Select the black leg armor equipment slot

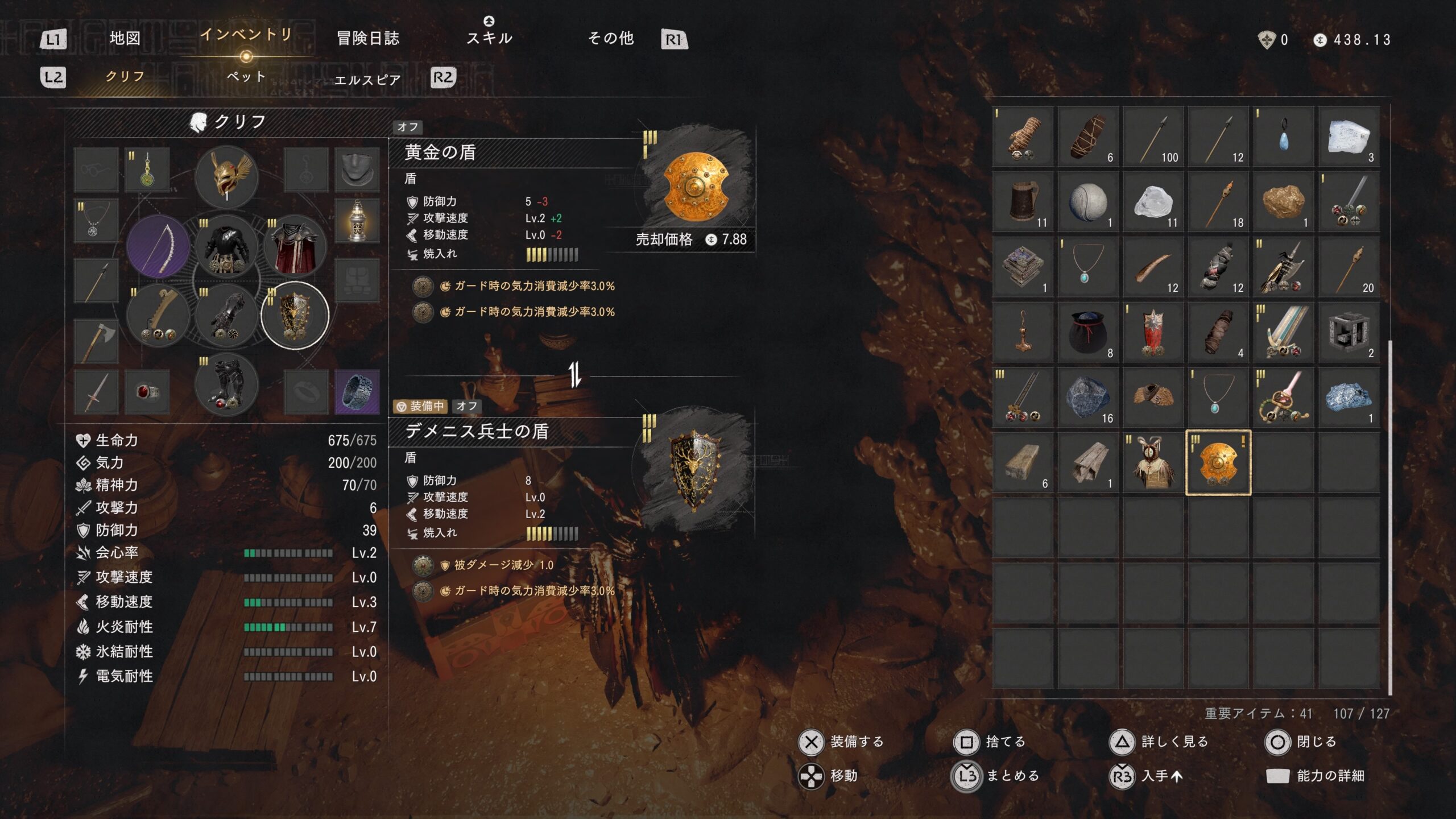[226, 384]
